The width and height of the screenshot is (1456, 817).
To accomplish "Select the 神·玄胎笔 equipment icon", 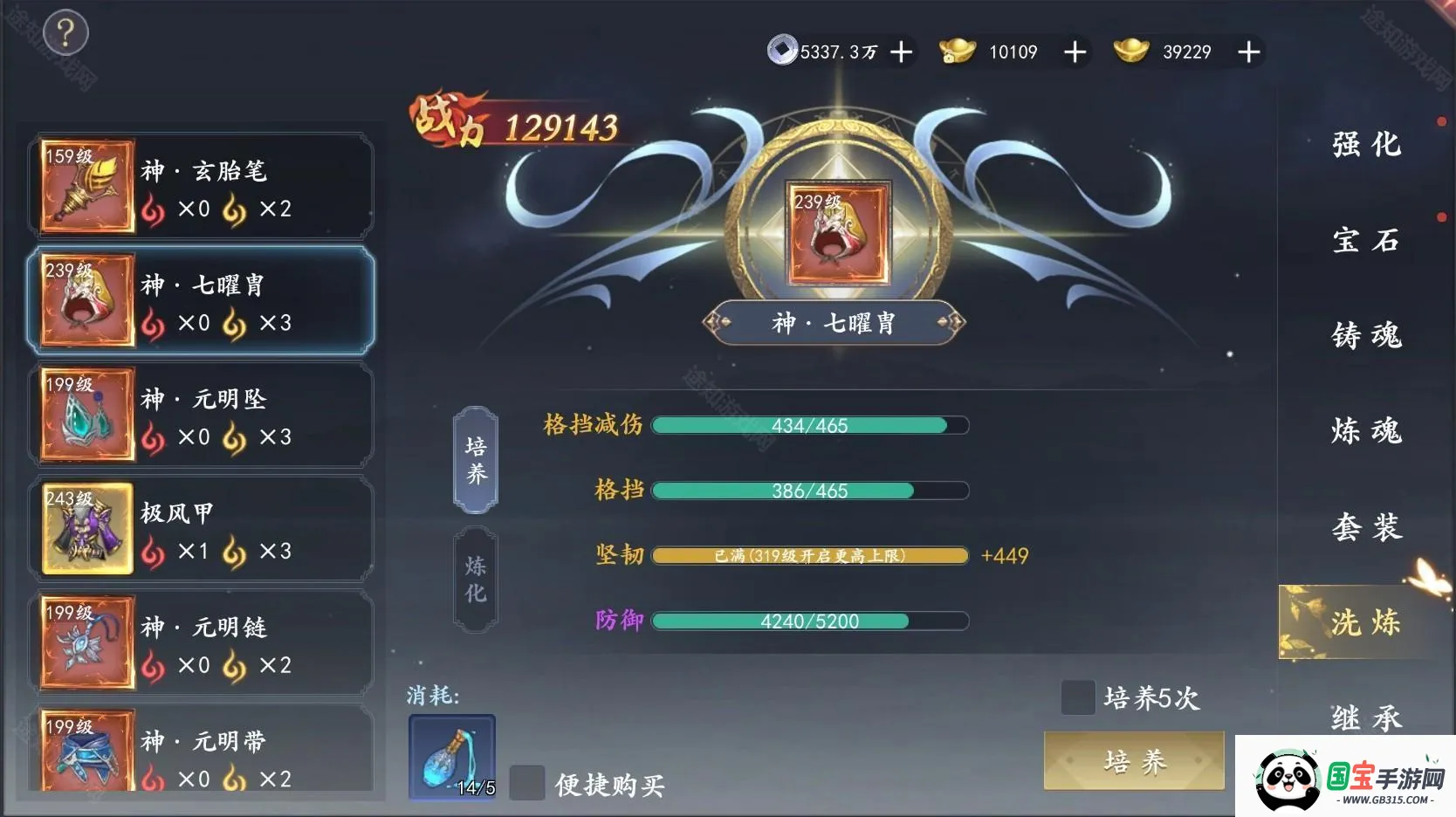I will point(86,186).
